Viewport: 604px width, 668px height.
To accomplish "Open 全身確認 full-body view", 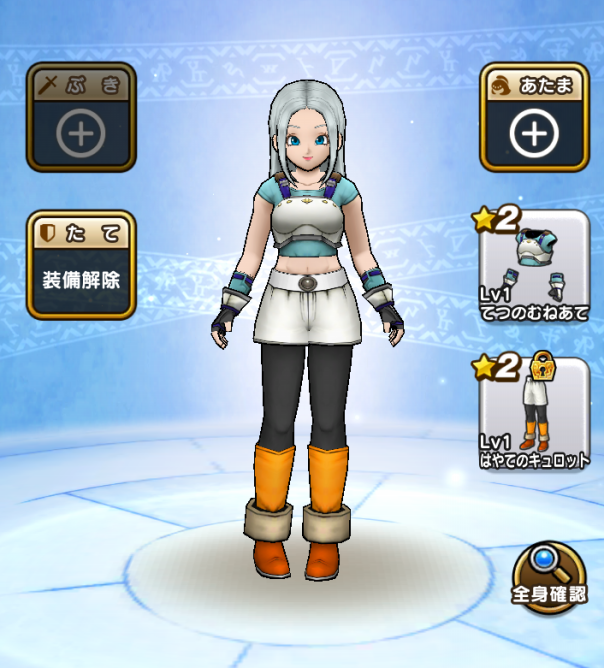I will (550, 578).
